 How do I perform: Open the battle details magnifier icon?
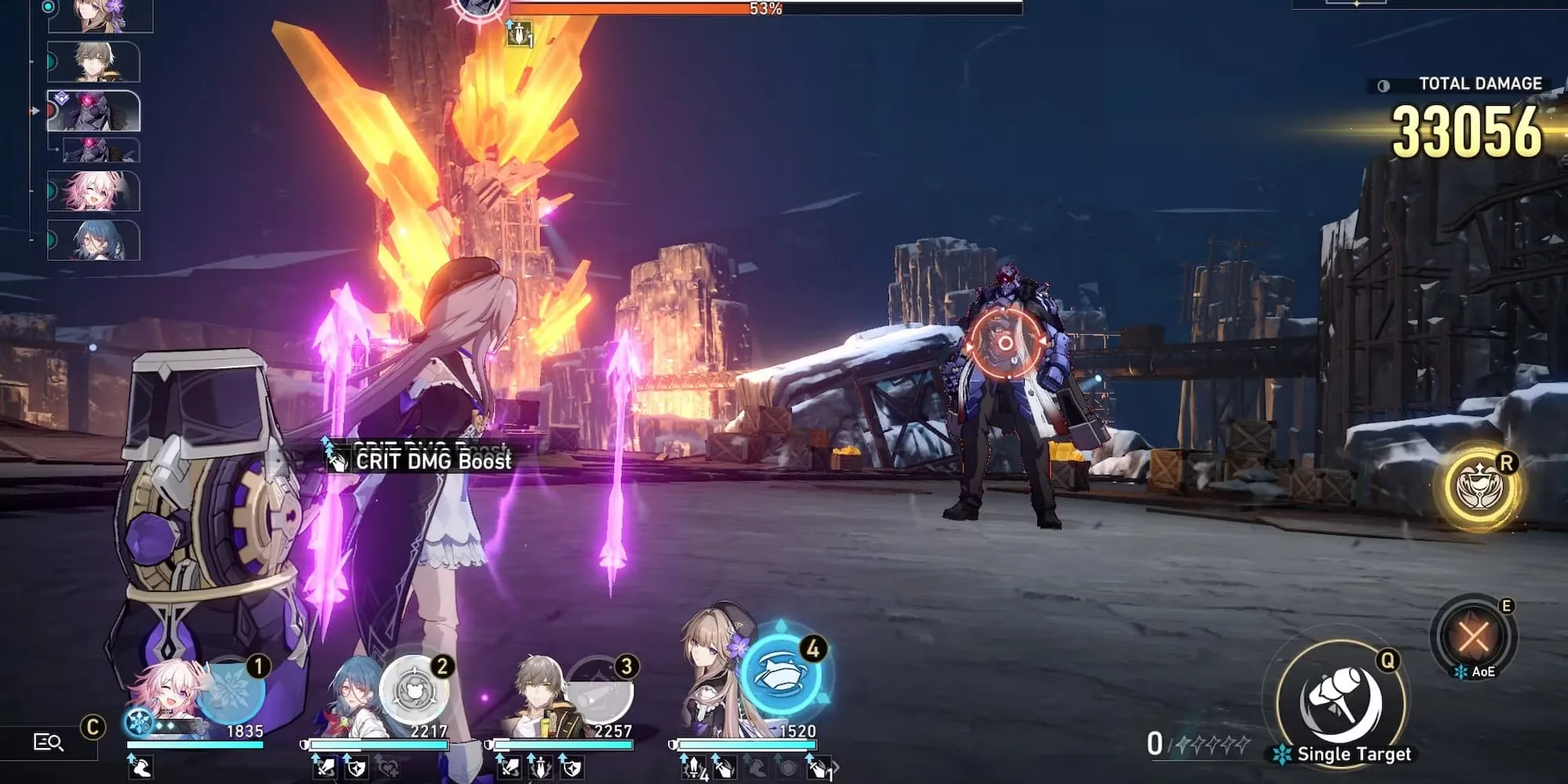[x=48, y=742]
